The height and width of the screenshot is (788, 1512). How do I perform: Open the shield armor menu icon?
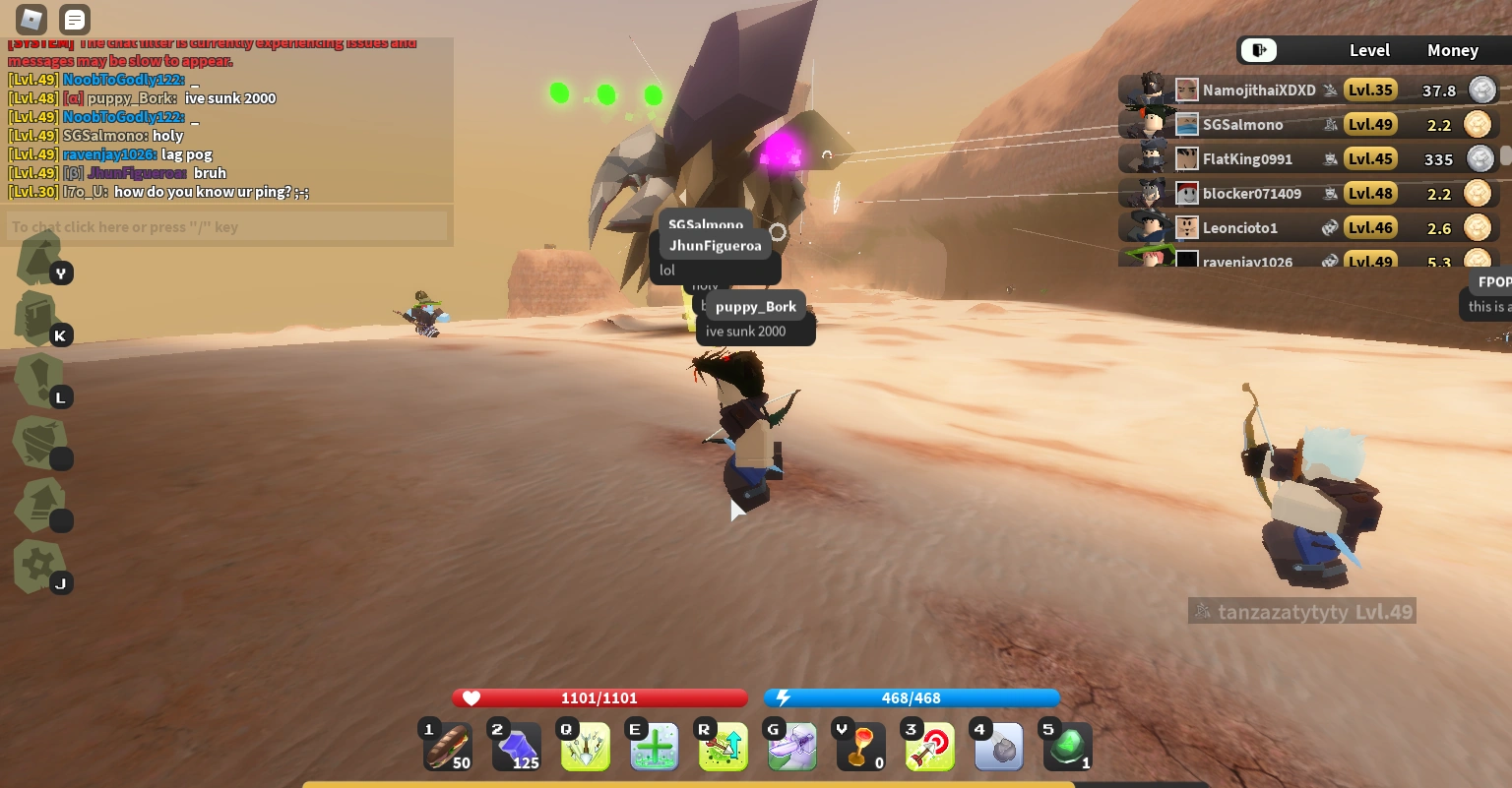39,443
